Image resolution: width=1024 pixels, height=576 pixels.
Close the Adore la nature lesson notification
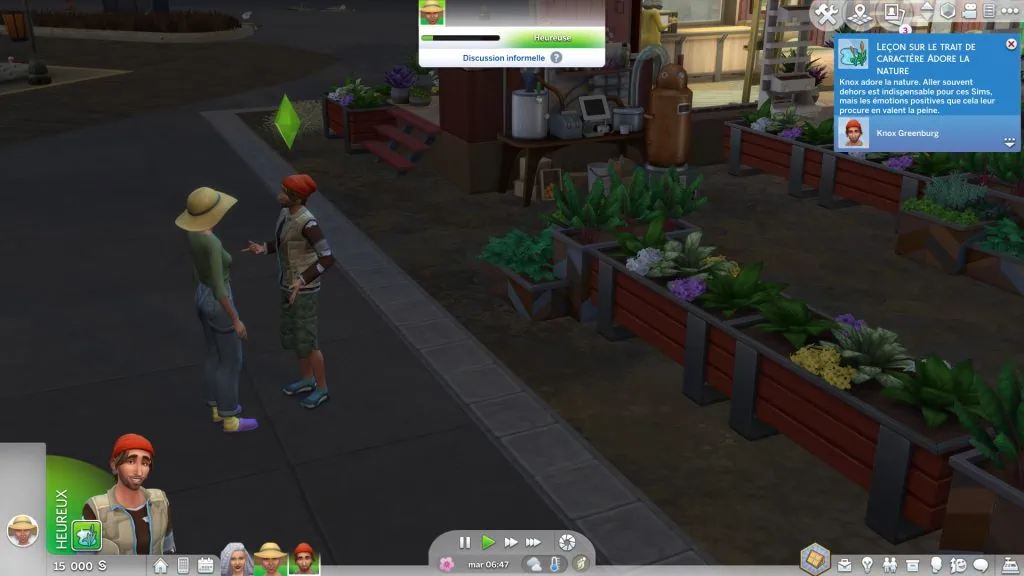pos(1009,45)
